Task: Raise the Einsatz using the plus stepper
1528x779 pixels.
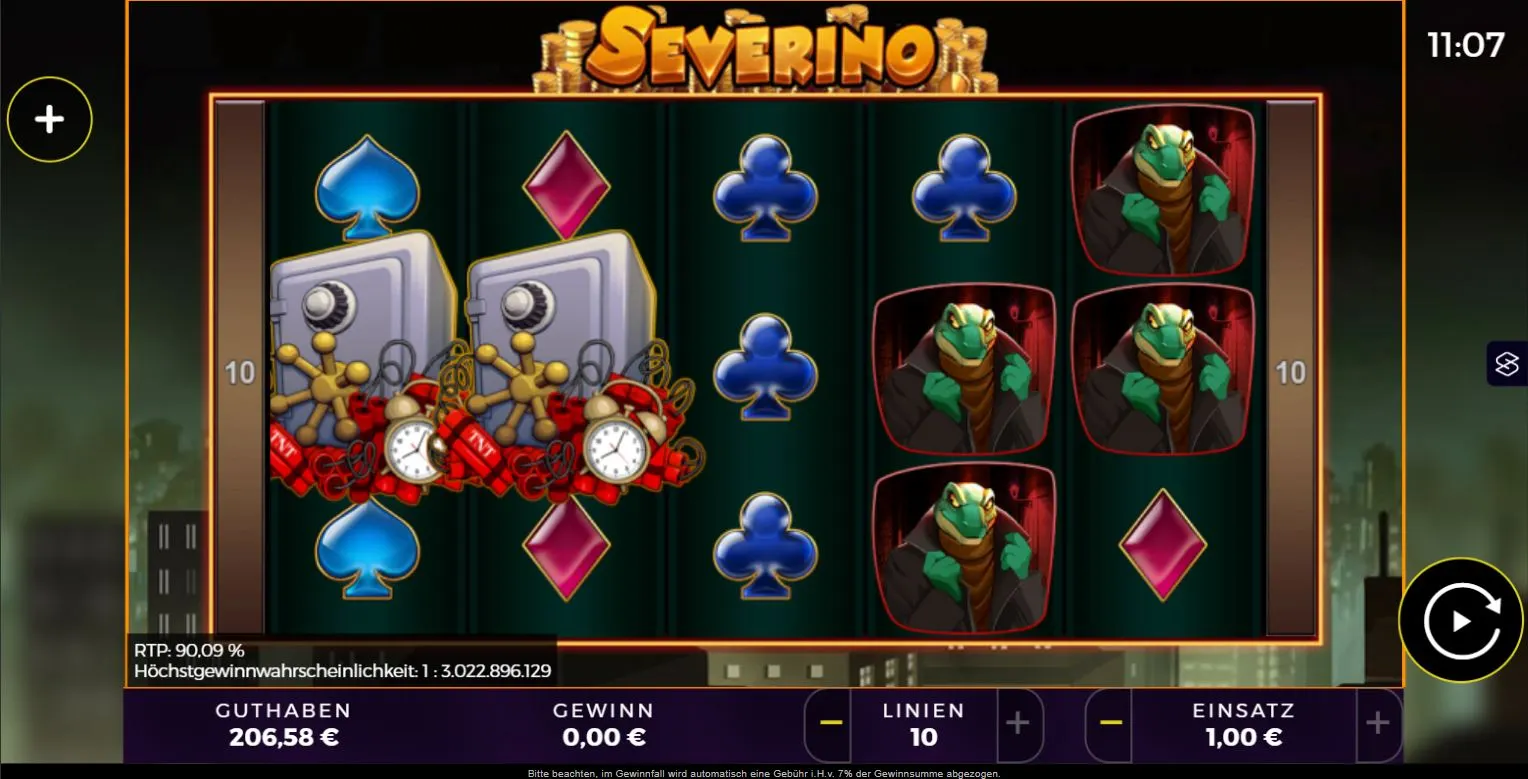Action: coord(1378,724)
